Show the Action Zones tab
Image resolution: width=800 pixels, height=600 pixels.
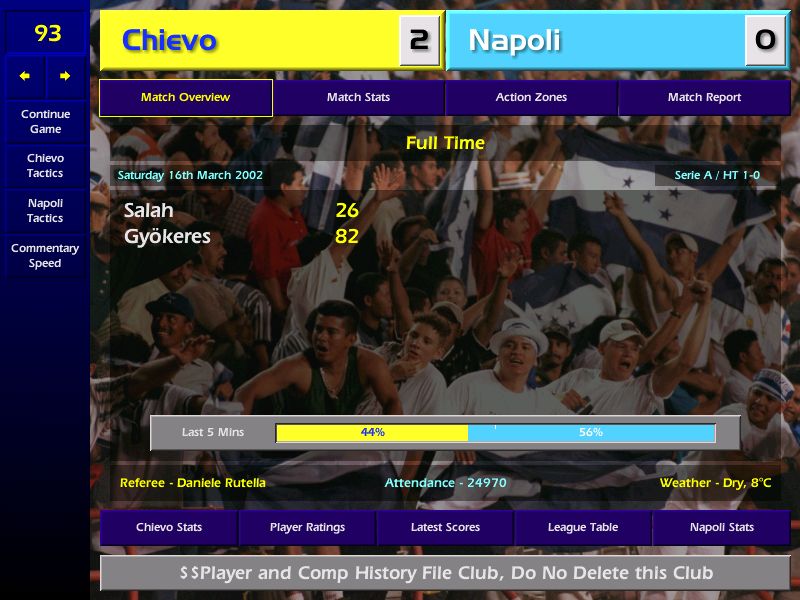531,98
